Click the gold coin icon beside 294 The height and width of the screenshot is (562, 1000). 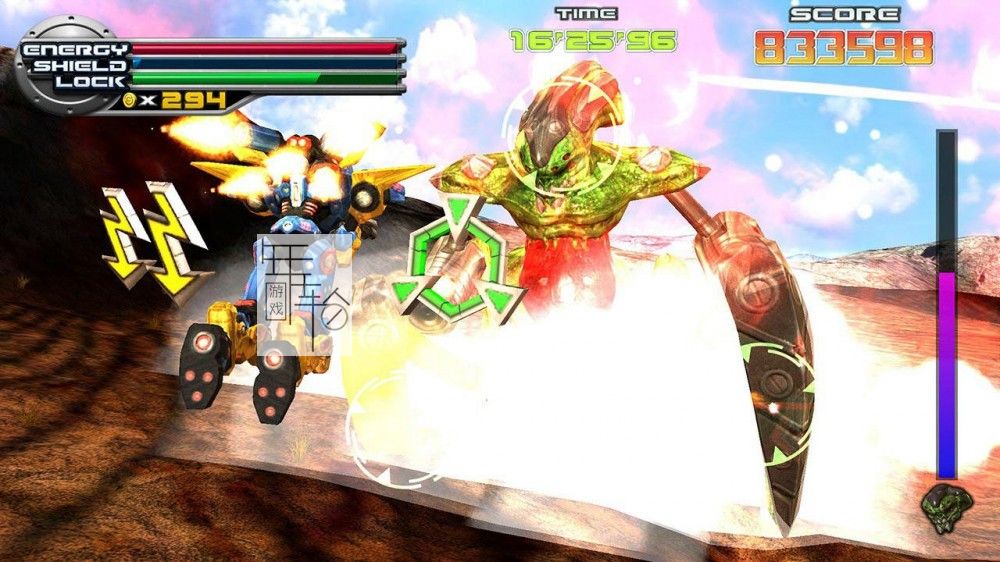(129, 101)
